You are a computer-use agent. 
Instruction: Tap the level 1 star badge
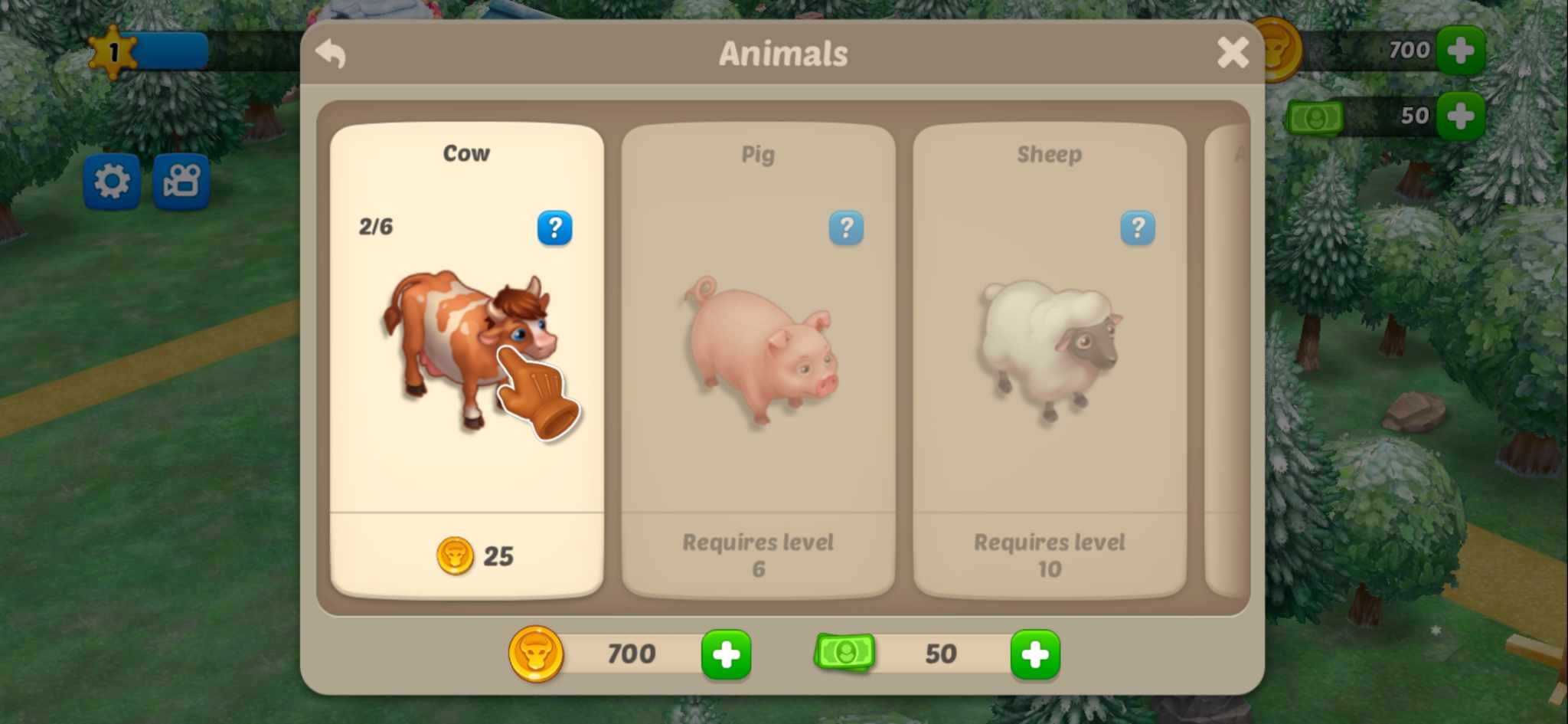click(x=113, y=52)
